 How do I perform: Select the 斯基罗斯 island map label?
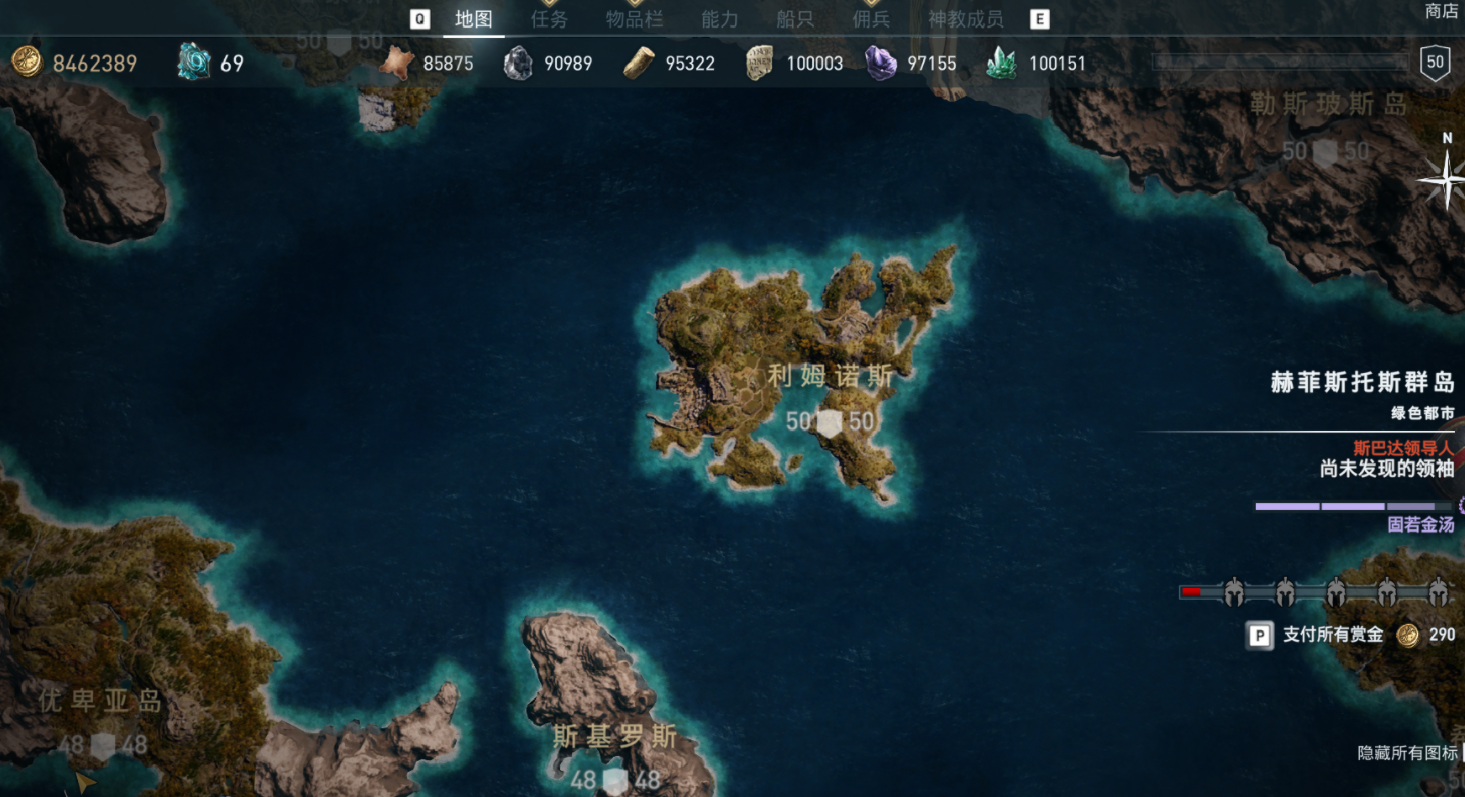[x=615, y=738]
